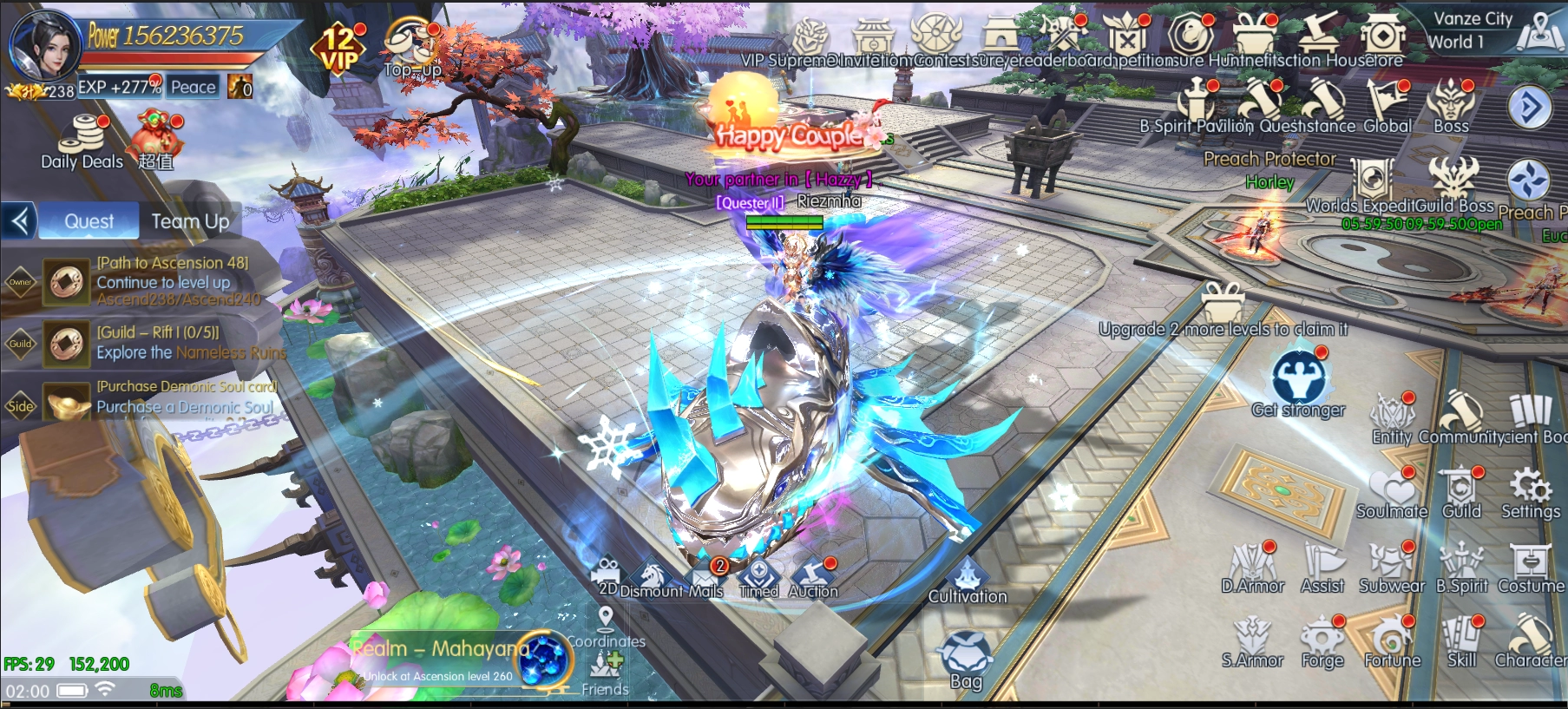Viewport: 1568px width, 709px height.
Task: Select the Quest tab
Action: tap(89, 221)
